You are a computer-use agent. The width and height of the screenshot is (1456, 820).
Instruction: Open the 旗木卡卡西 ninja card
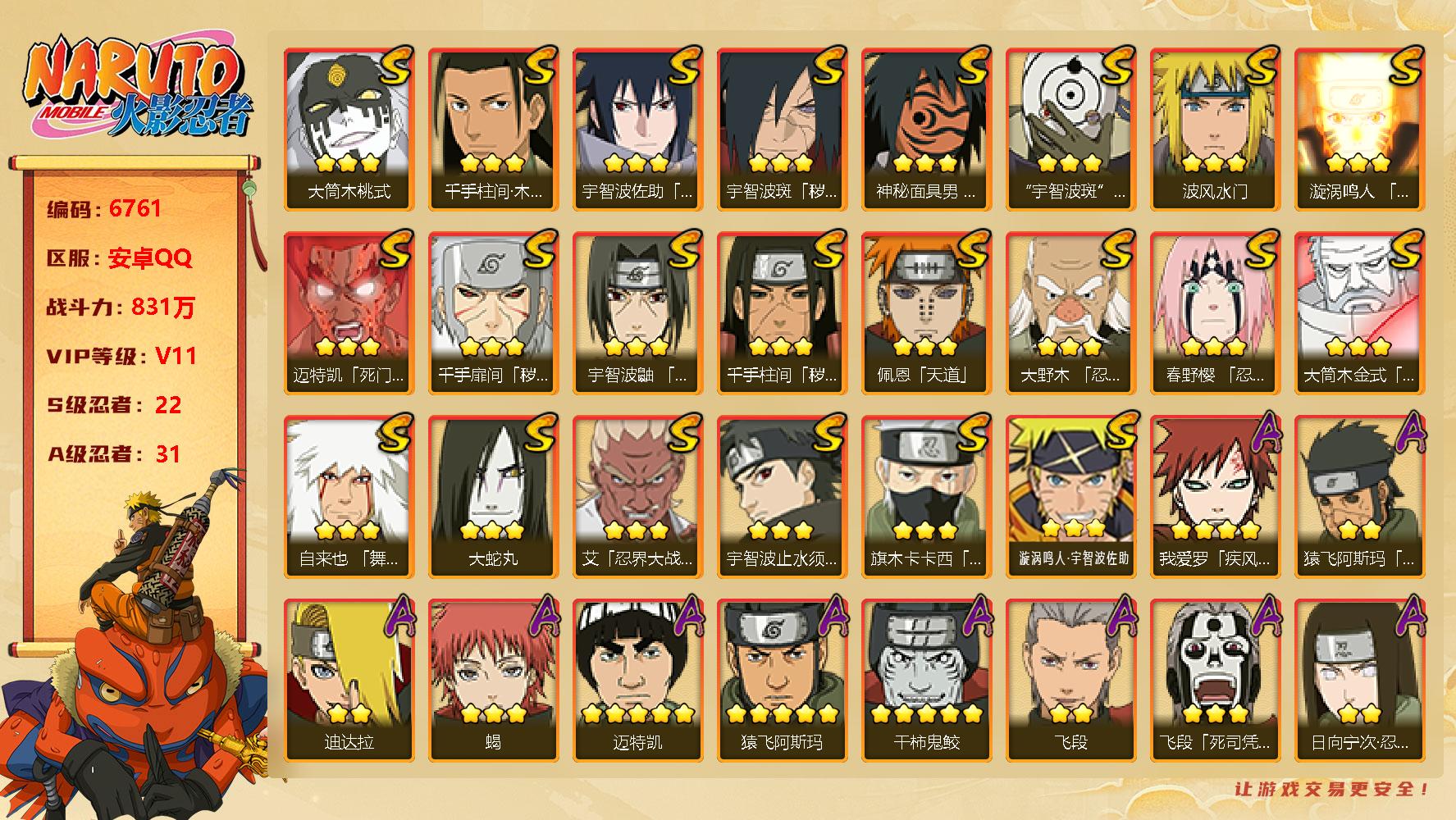coord(926,496)
